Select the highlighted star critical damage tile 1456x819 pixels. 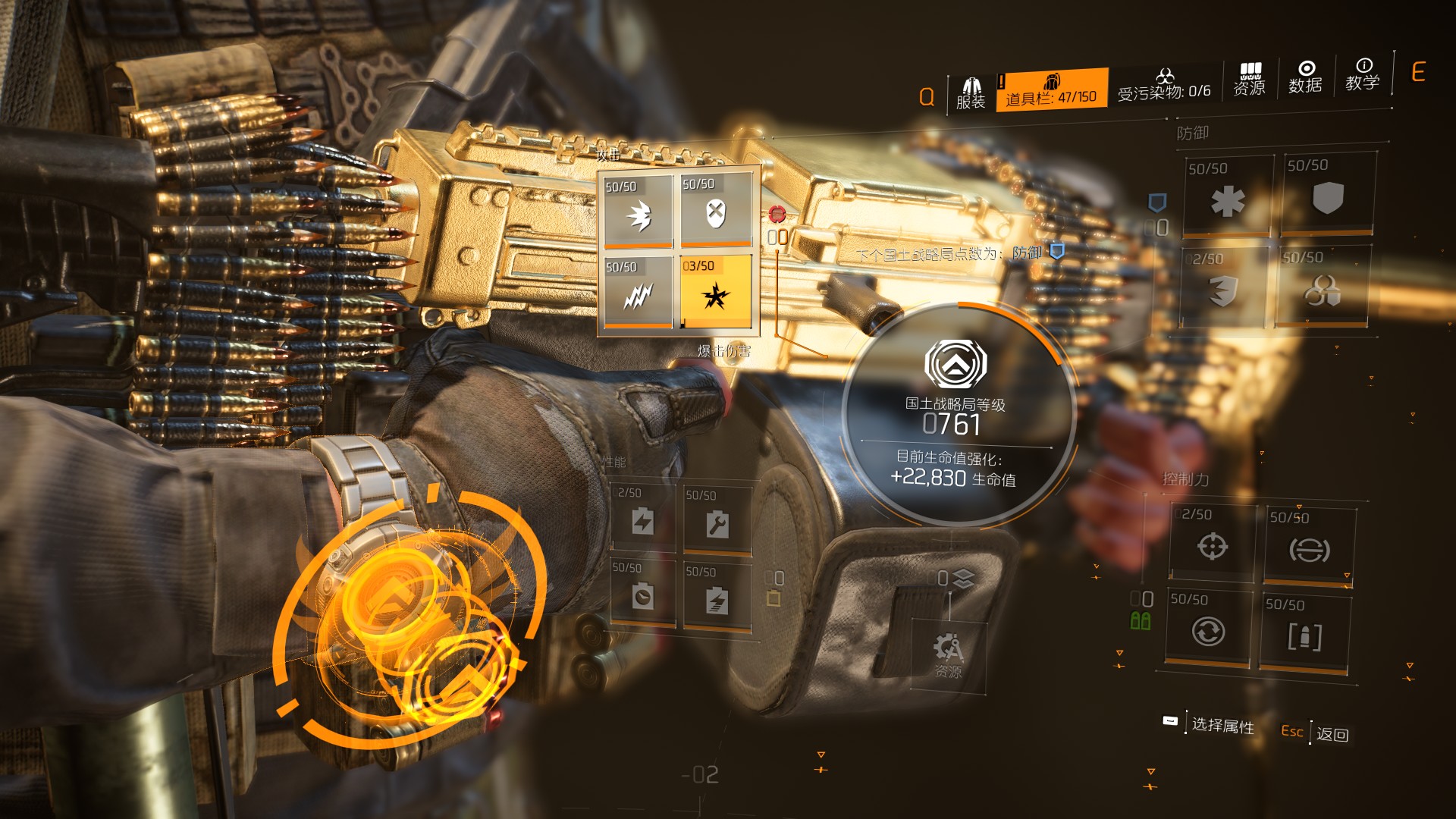click(x=715, y=292)
